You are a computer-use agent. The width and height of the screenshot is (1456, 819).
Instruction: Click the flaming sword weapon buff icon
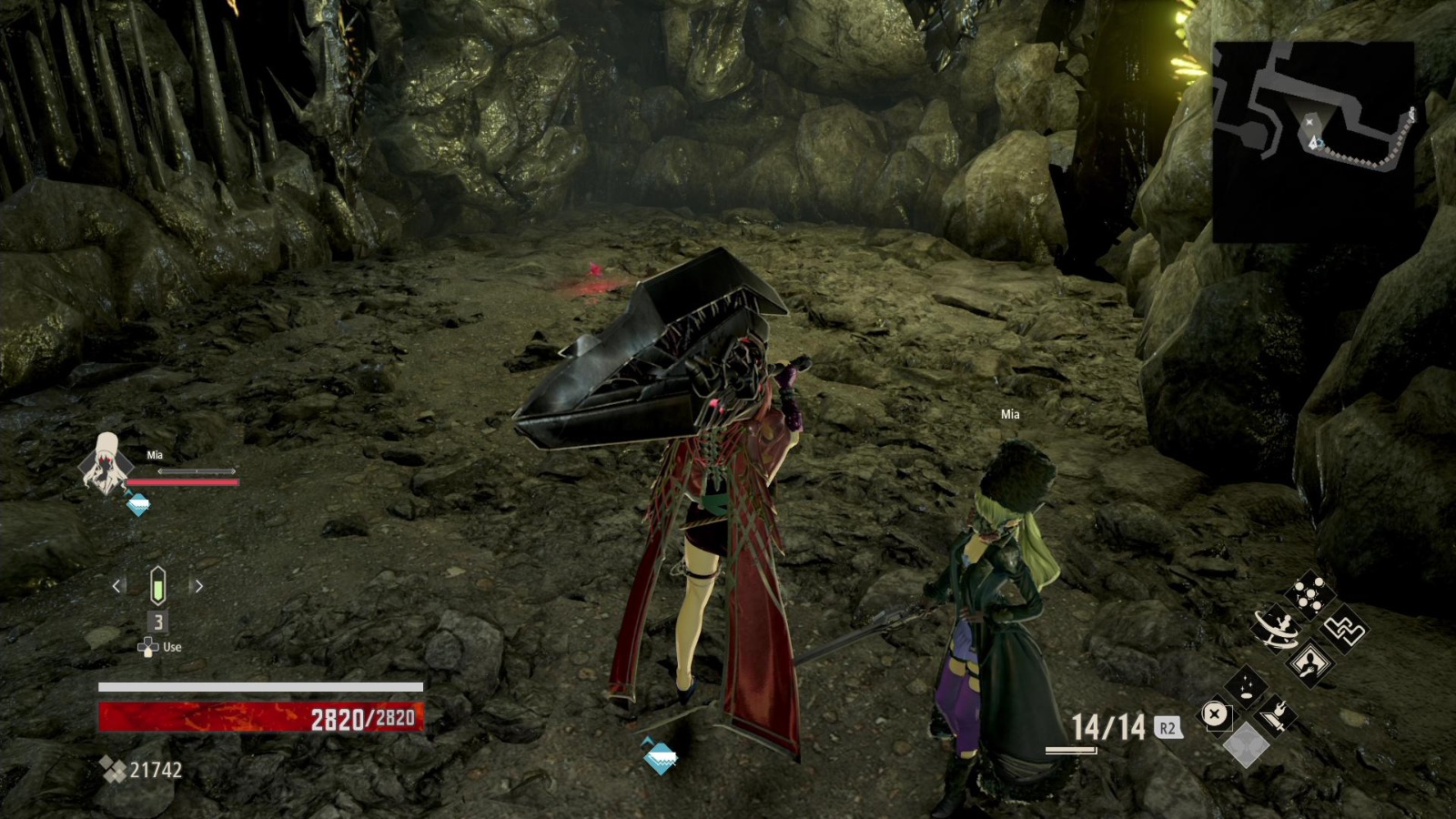tap(1276, 714)
